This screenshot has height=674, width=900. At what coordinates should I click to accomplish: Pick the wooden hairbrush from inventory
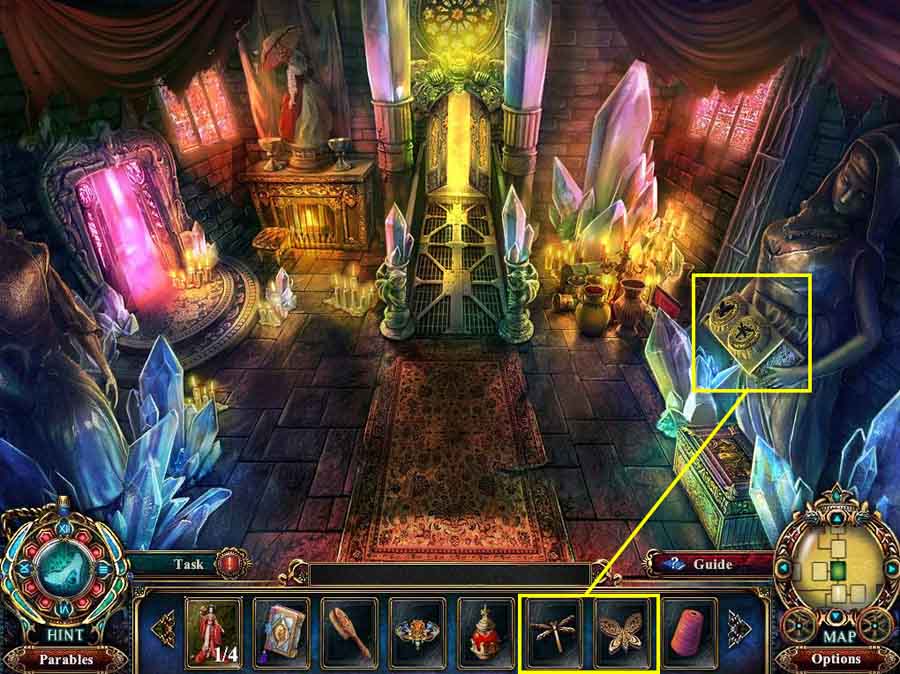(x=349, y=632)
